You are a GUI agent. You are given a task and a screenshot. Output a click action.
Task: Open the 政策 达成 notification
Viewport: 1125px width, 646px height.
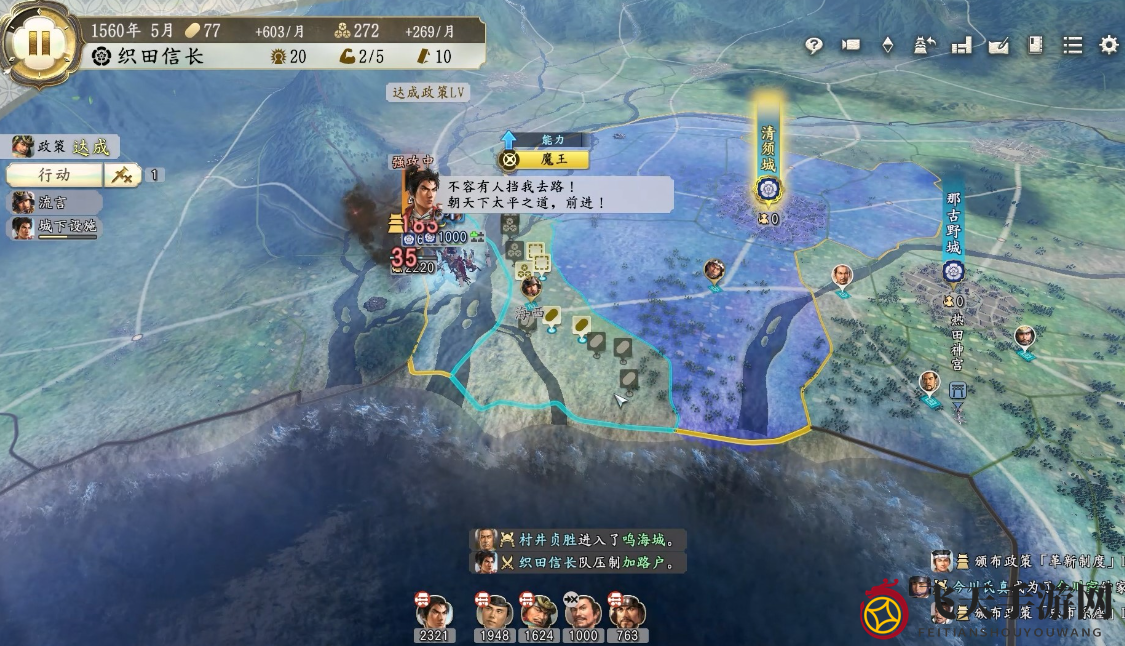click(x=64, y=147)
